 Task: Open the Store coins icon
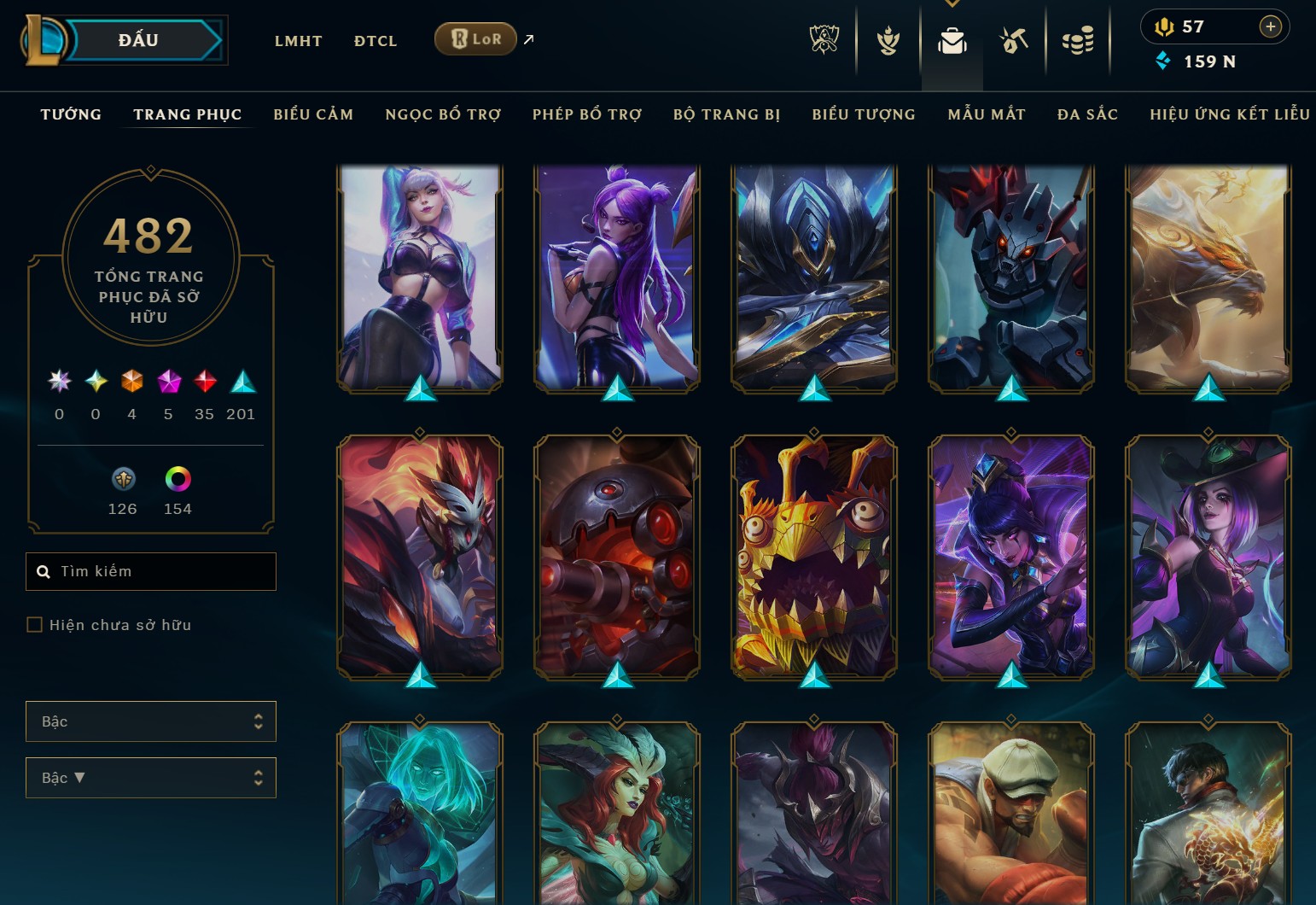(1078, 39)
